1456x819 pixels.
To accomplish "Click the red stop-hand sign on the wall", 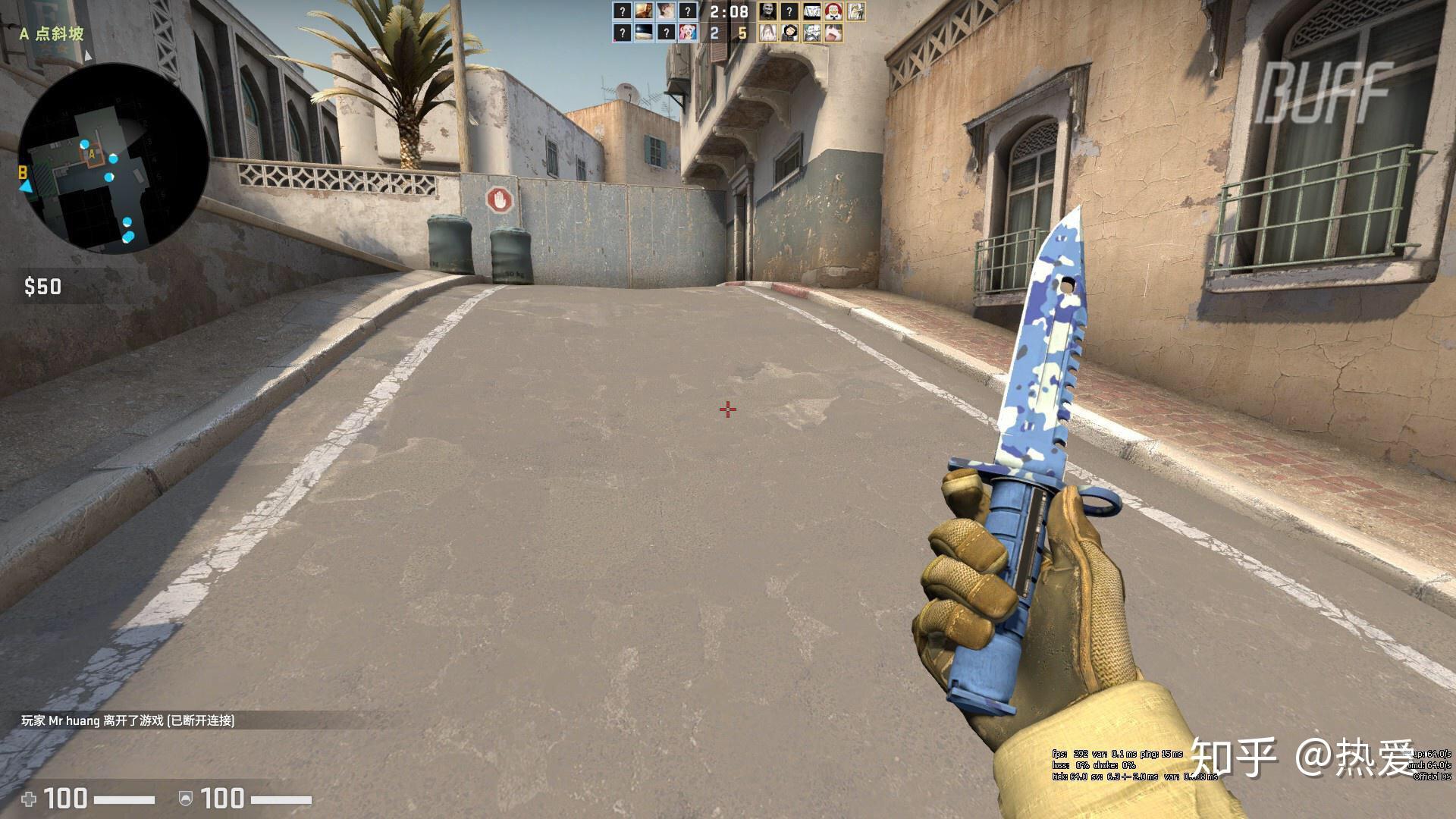I will (500, 199).
